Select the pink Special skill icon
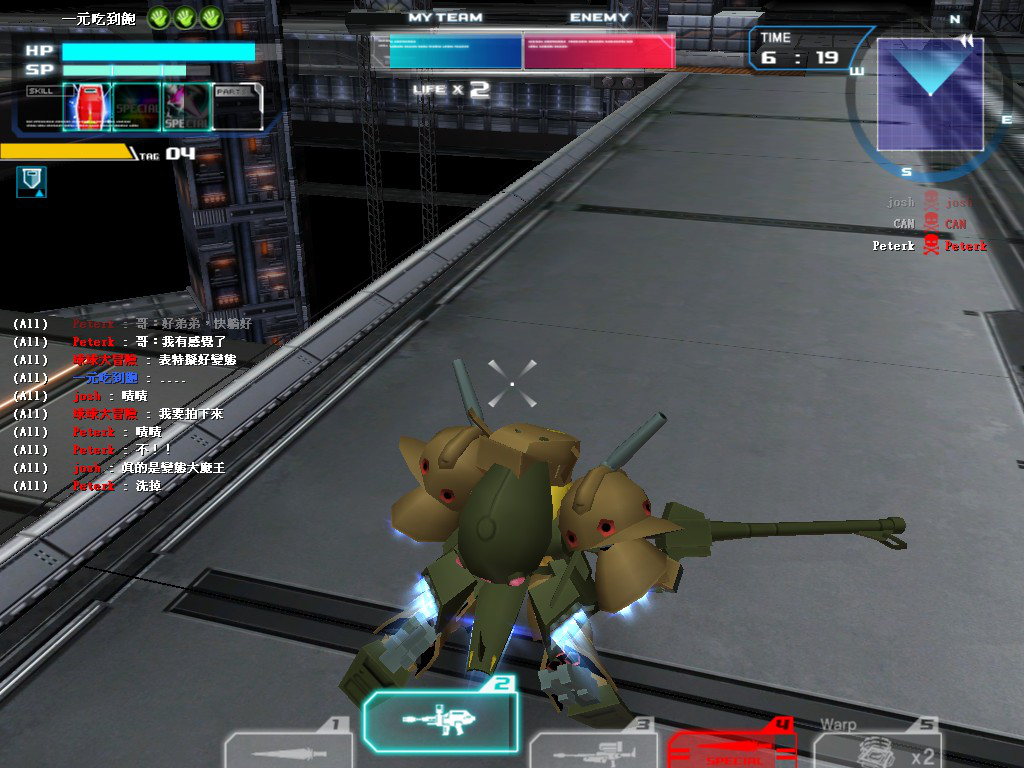The height and width of the screenshot is (768, 1024). 186,107
